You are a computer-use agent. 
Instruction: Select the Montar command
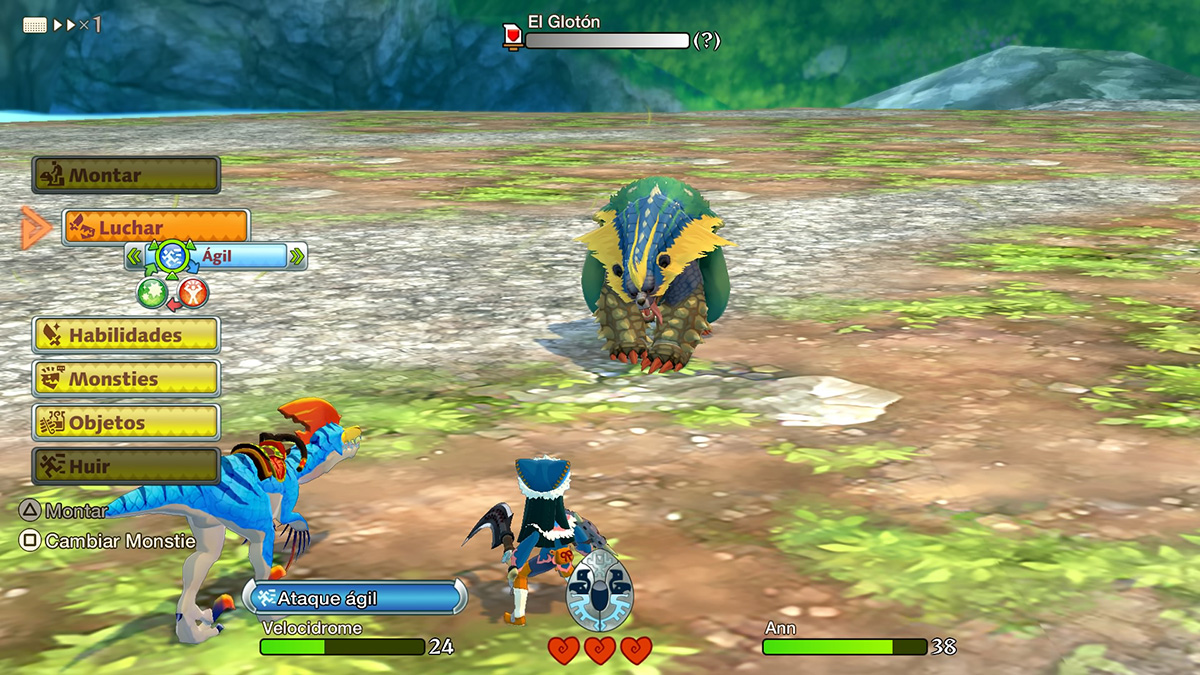(126, 175)
